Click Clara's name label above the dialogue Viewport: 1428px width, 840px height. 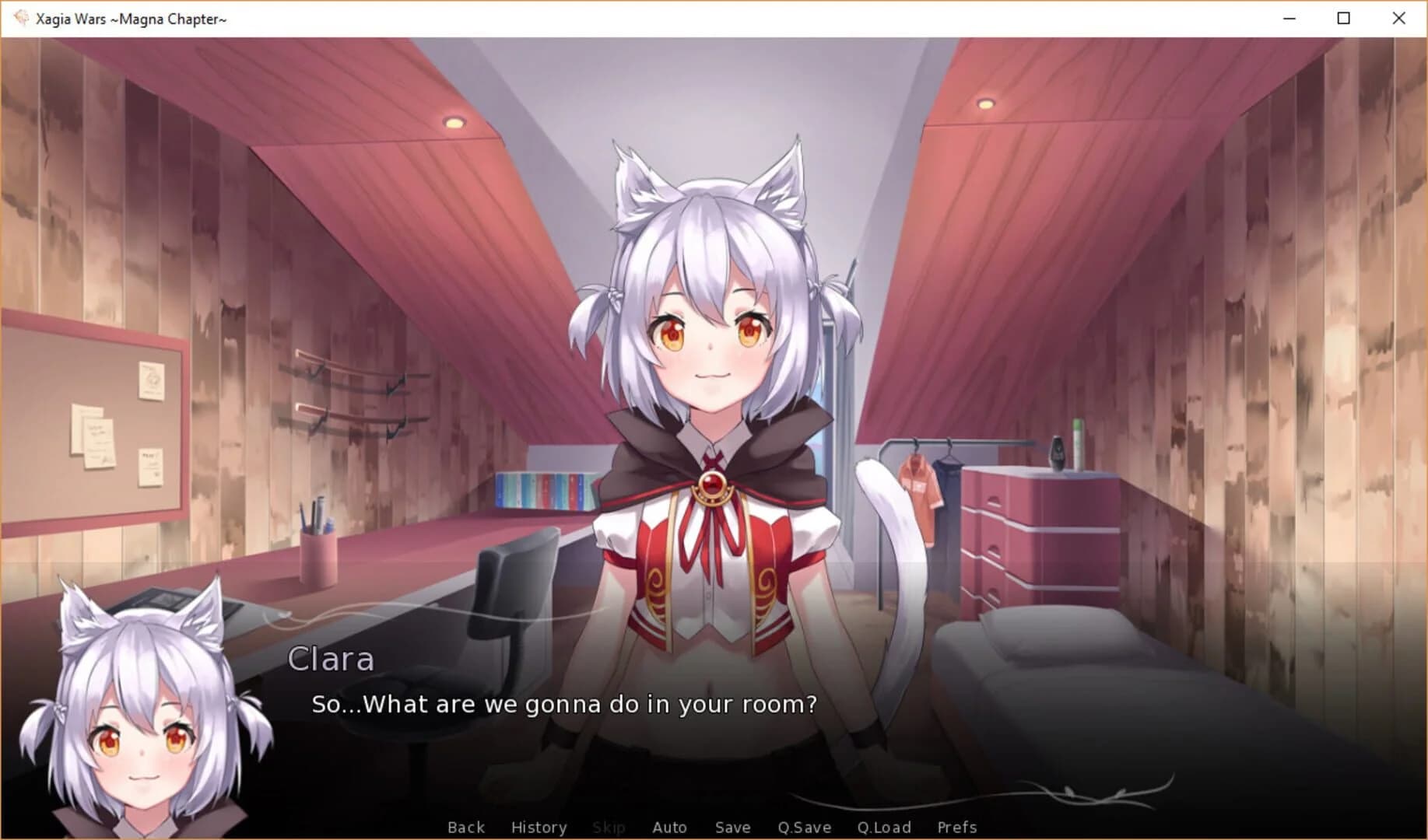(332, 660)
